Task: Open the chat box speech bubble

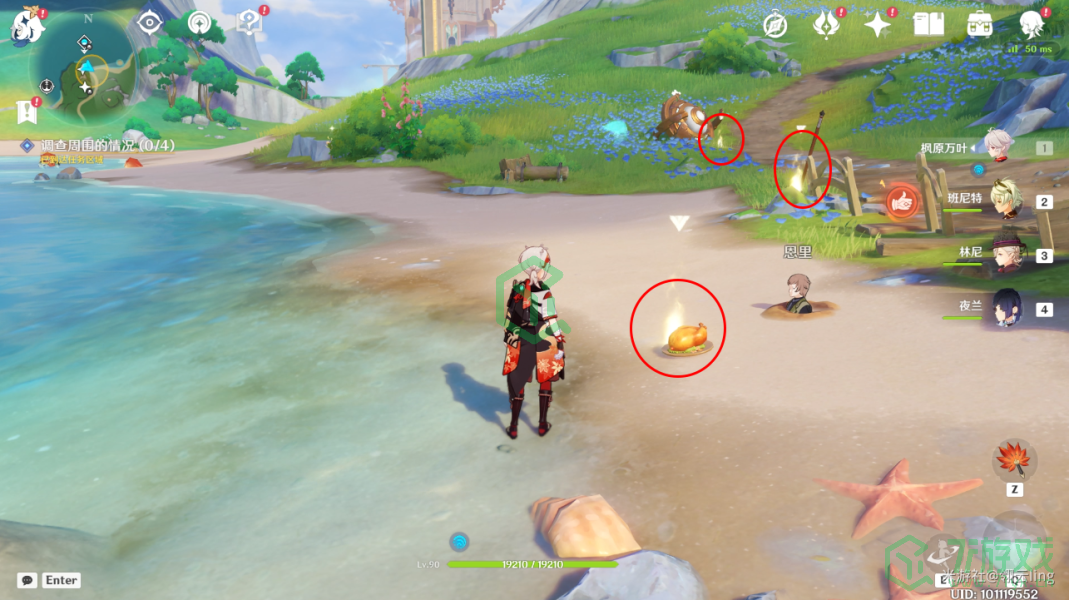Action: [27, 580]
